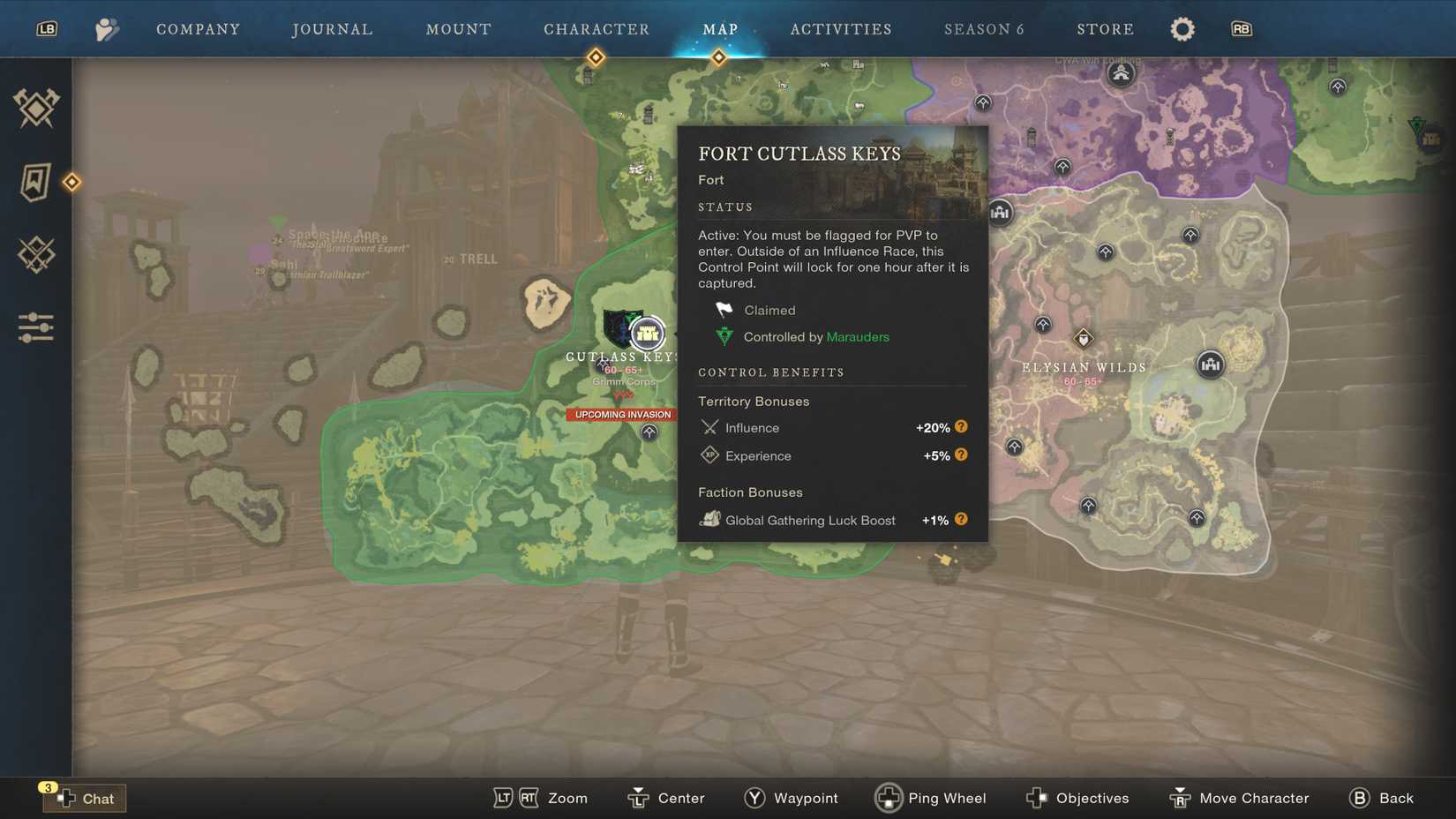Open the STORE menu
The height and width of the screenshot is (819, 1456).
tap(1105, 28)
